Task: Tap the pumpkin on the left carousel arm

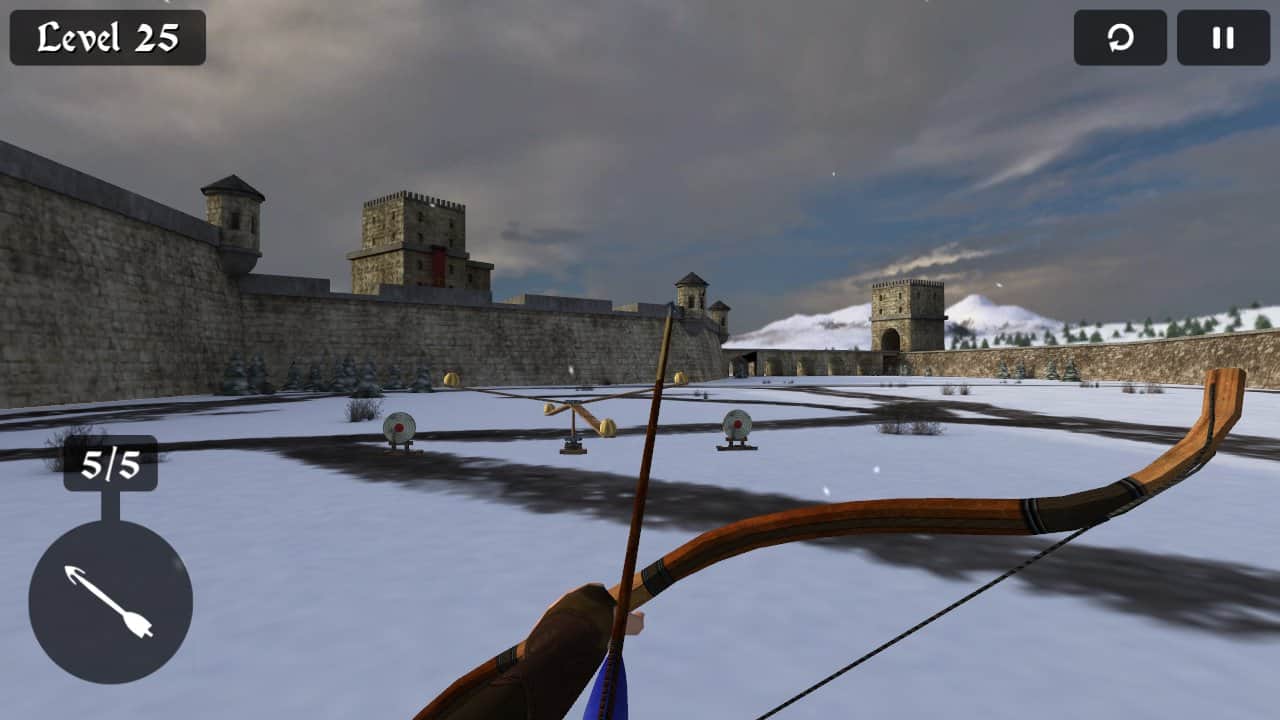Action: [548, 411]
